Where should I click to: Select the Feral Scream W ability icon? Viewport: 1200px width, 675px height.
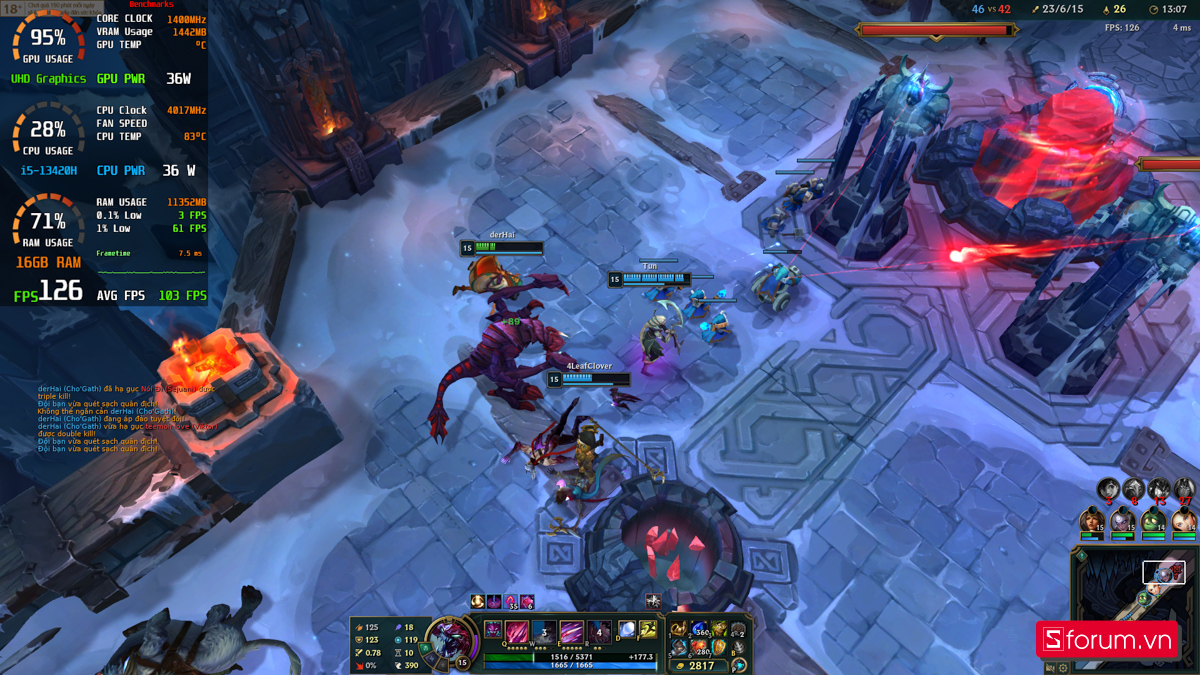(543, 632)
